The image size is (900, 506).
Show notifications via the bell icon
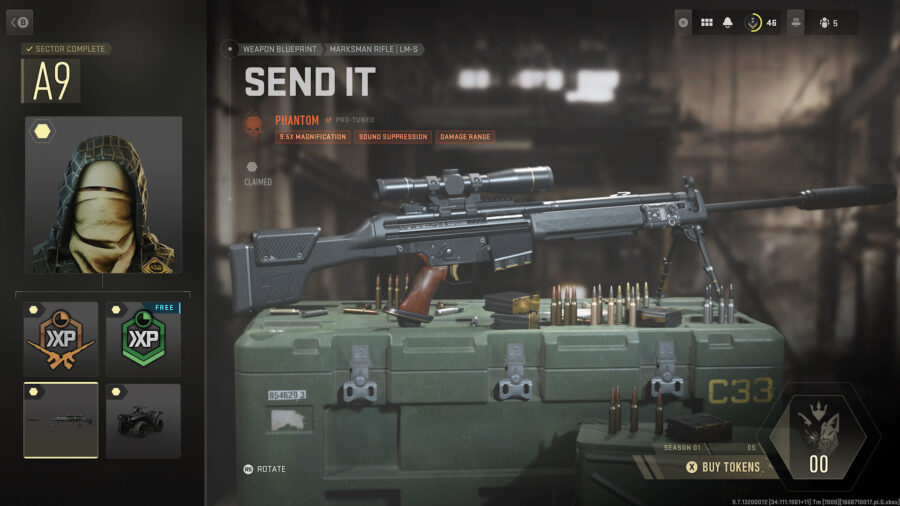tap(728, 22)
